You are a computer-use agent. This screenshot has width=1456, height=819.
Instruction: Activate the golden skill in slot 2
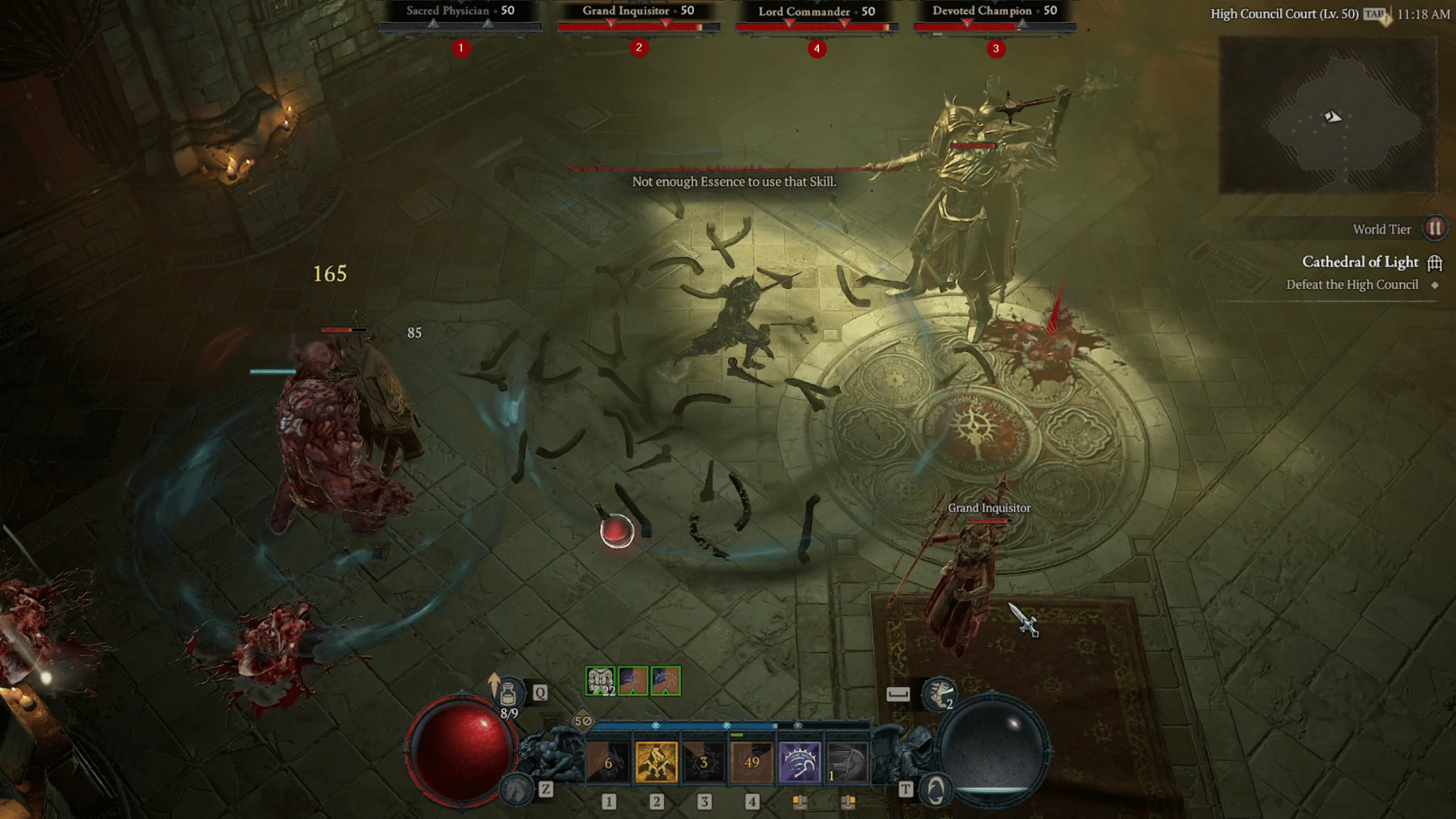657,763
